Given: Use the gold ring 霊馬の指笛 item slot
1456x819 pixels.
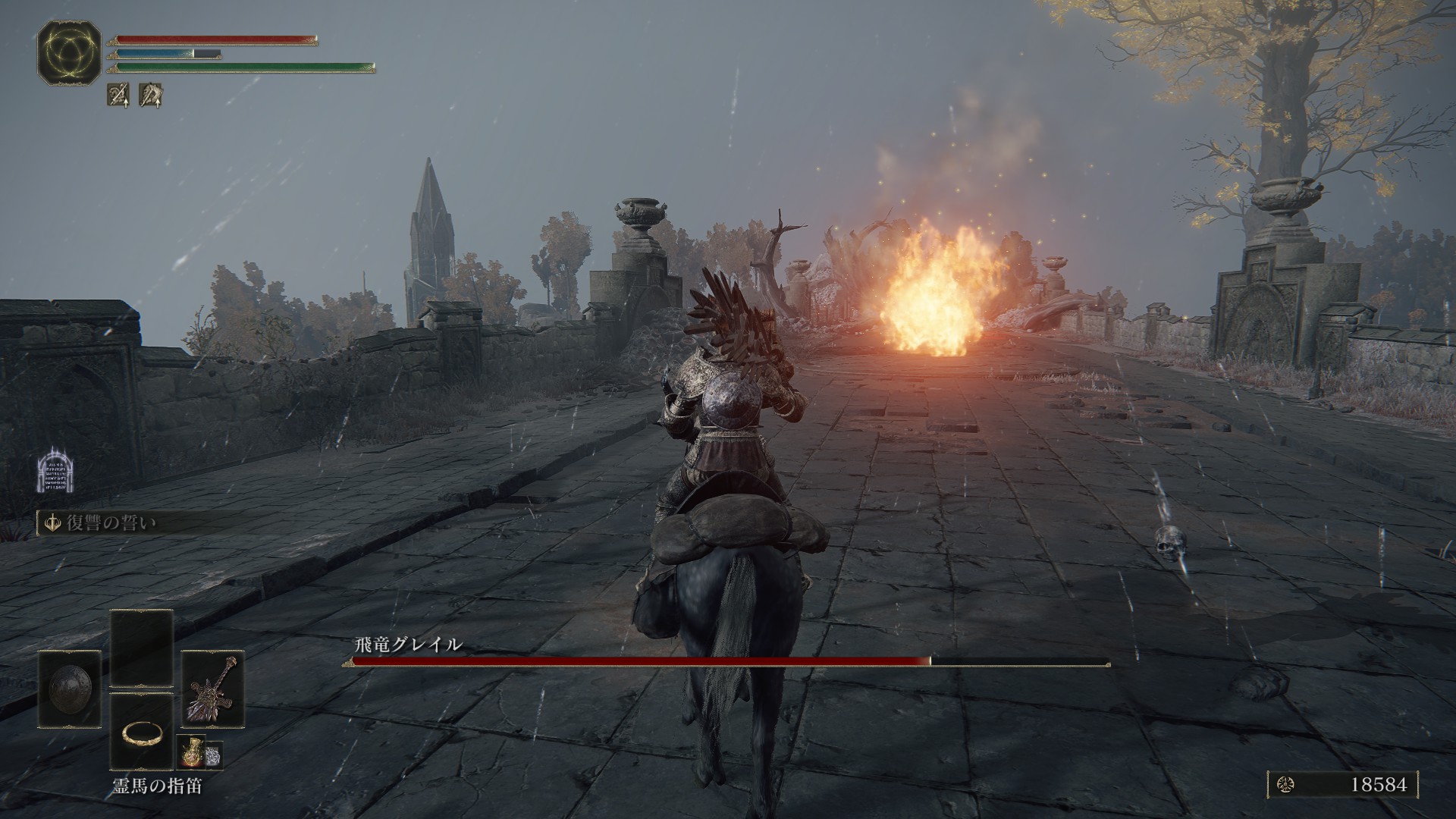Looking at the screenshot, I should 141,733.
